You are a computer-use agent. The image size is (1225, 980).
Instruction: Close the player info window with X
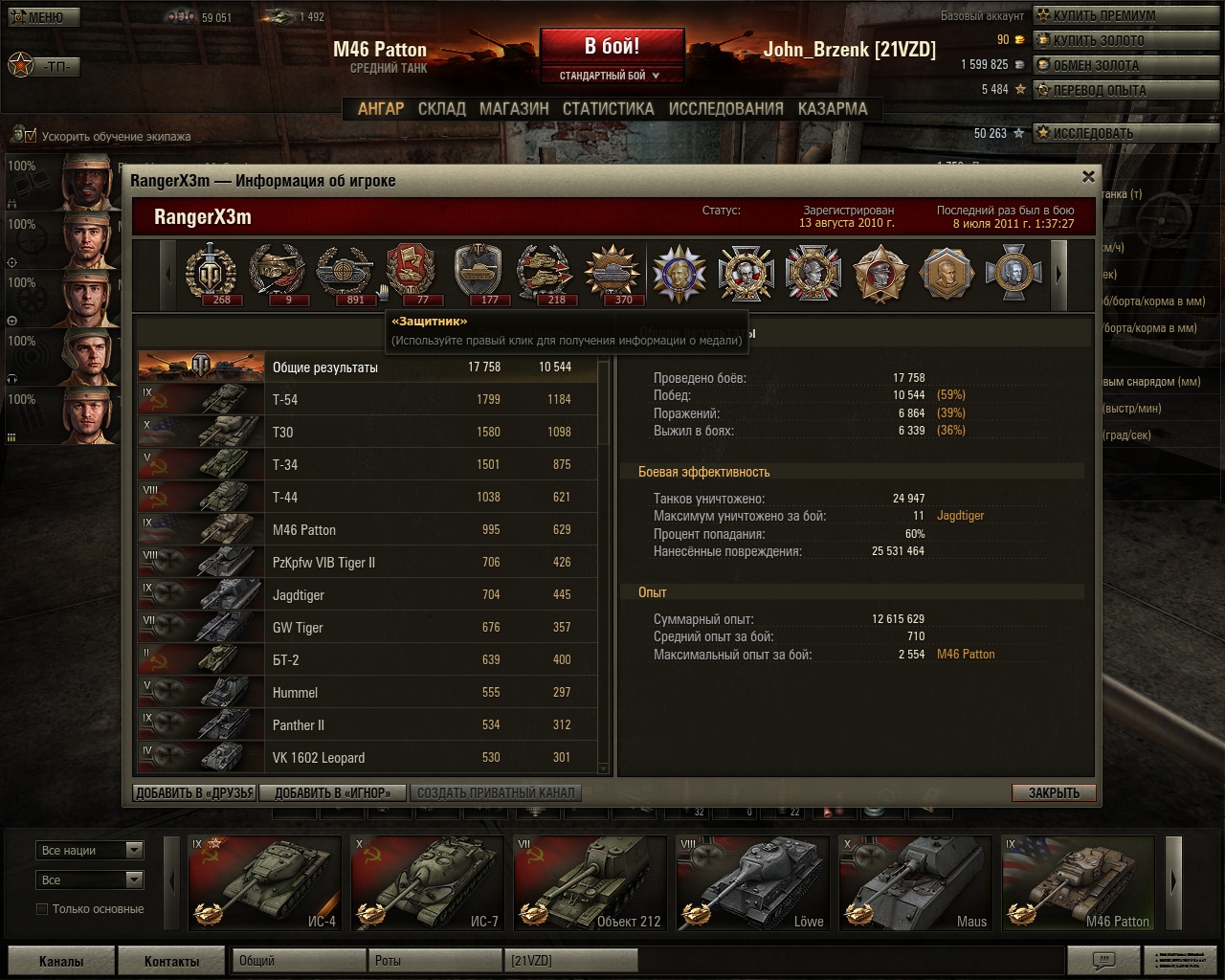click(x=1088, y=177)
